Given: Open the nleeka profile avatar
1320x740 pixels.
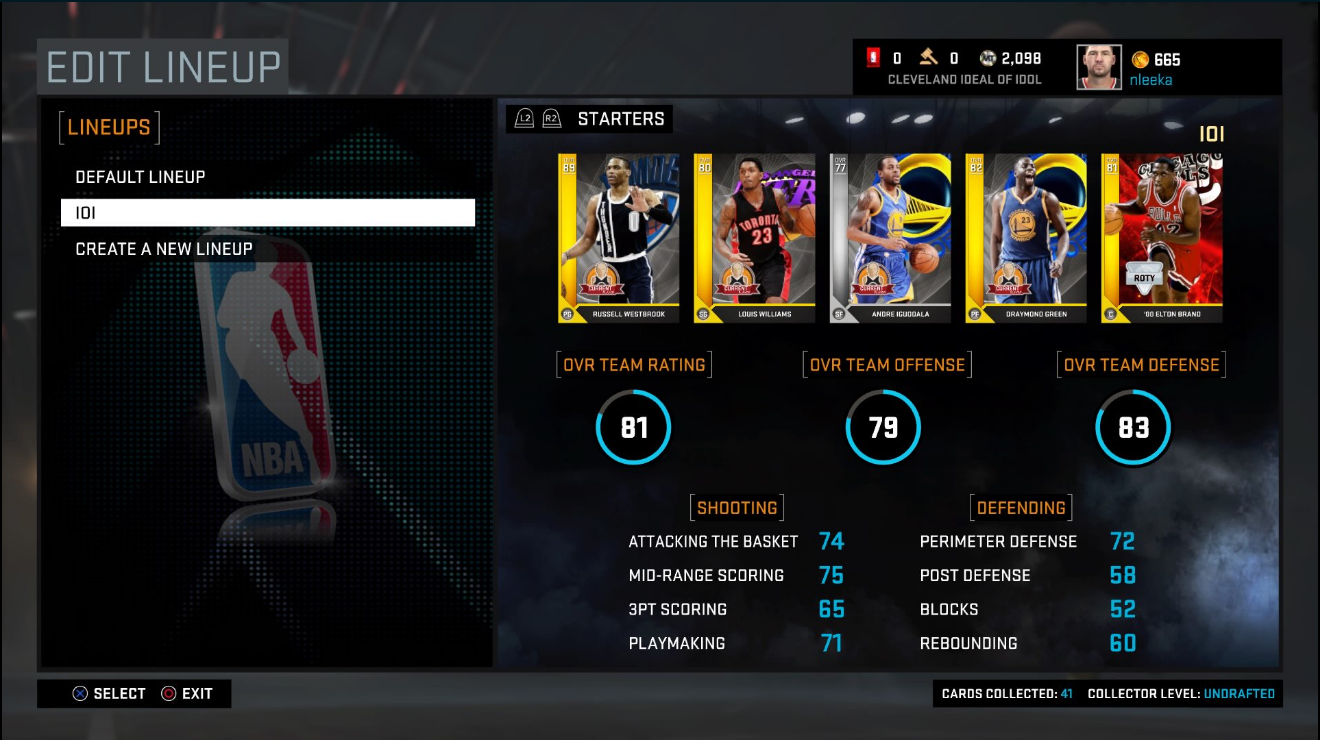Looking at the screenshot, I should [x=1099, y=68].
